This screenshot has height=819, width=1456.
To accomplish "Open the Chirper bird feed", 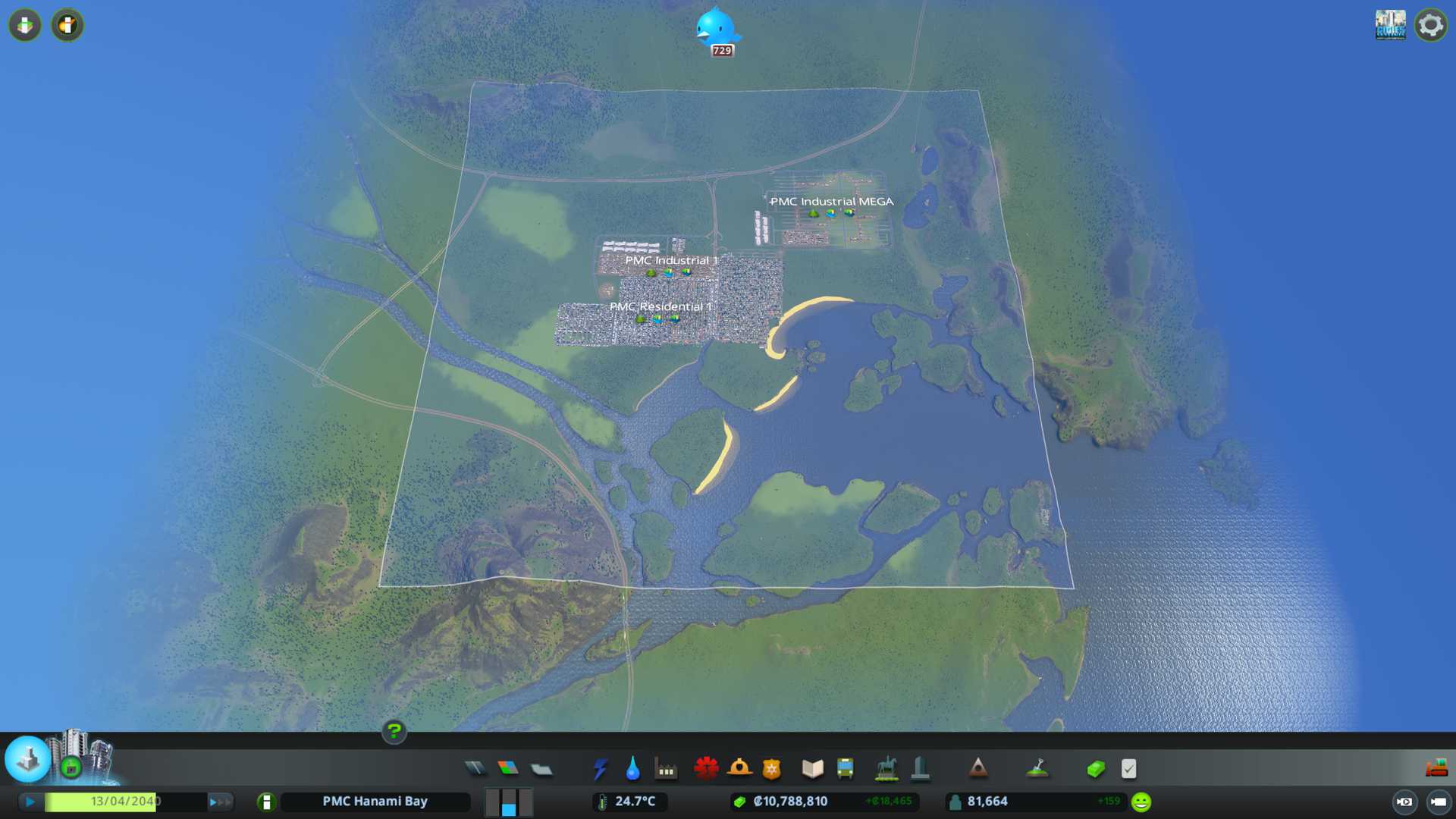I will pos(716,30).
